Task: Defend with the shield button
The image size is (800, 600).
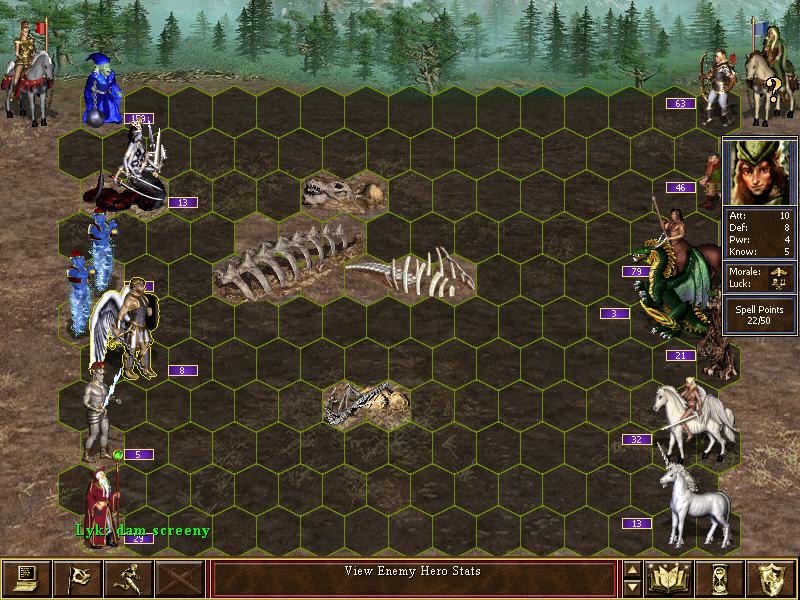Action: coord(771,577)
